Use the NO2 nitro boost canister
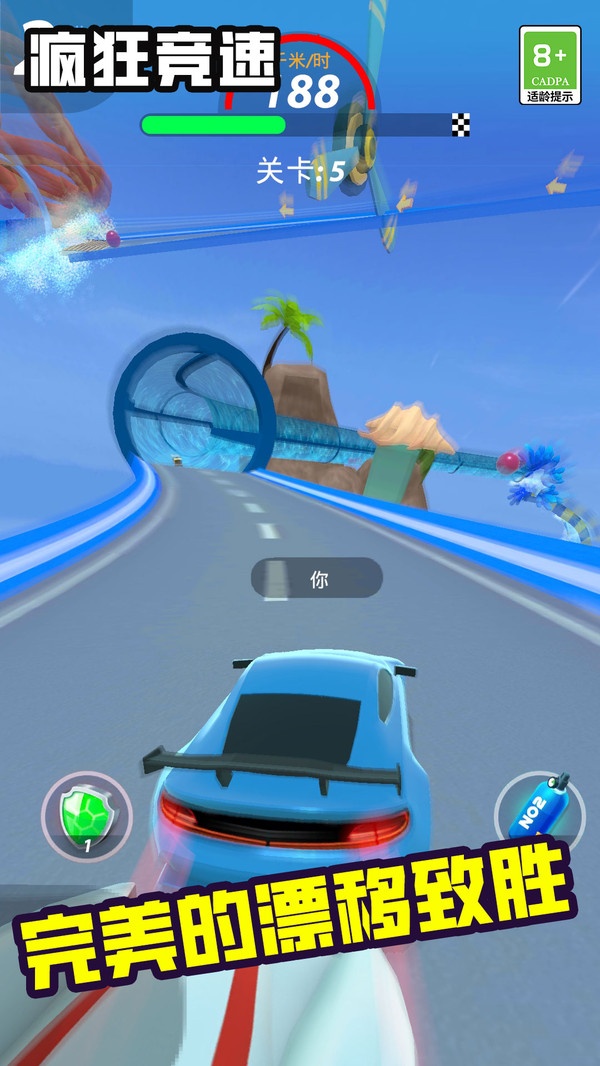 click(x=540, y=811)
